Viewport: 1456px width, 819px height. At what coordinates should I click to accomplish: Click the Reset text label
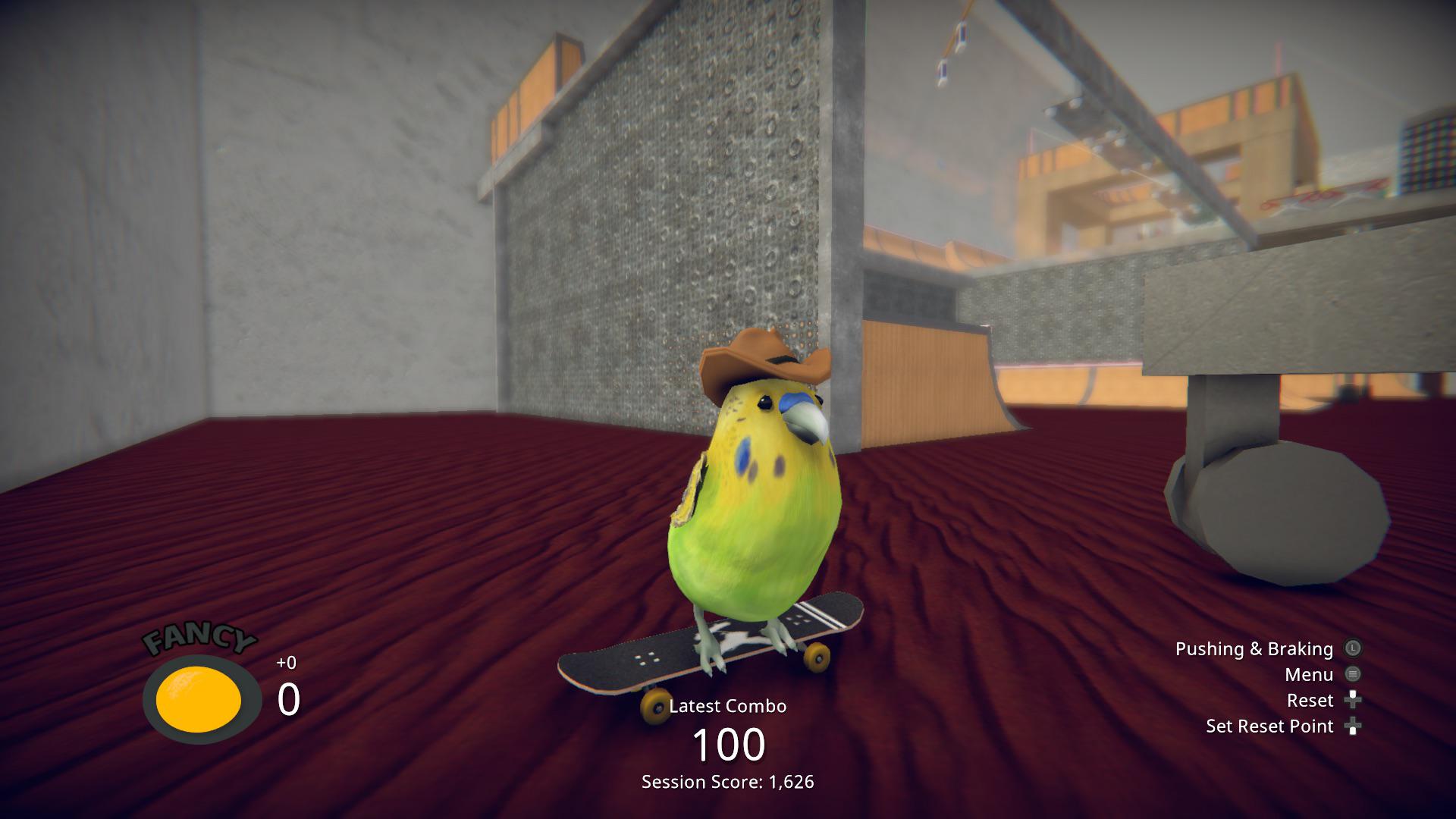tap(1311, 700)
